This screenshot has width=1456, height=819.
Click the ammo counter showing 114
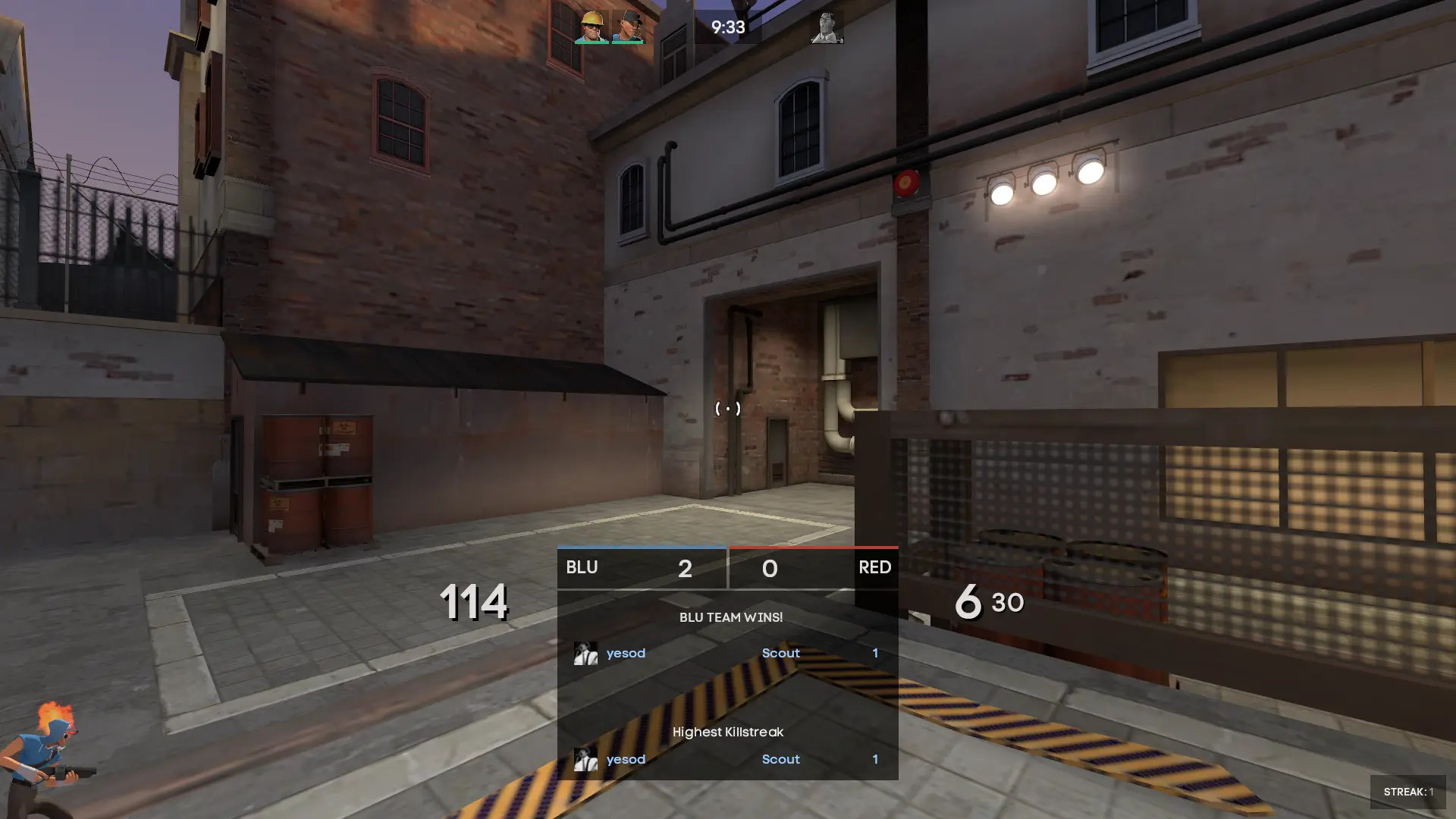[474, 603]
